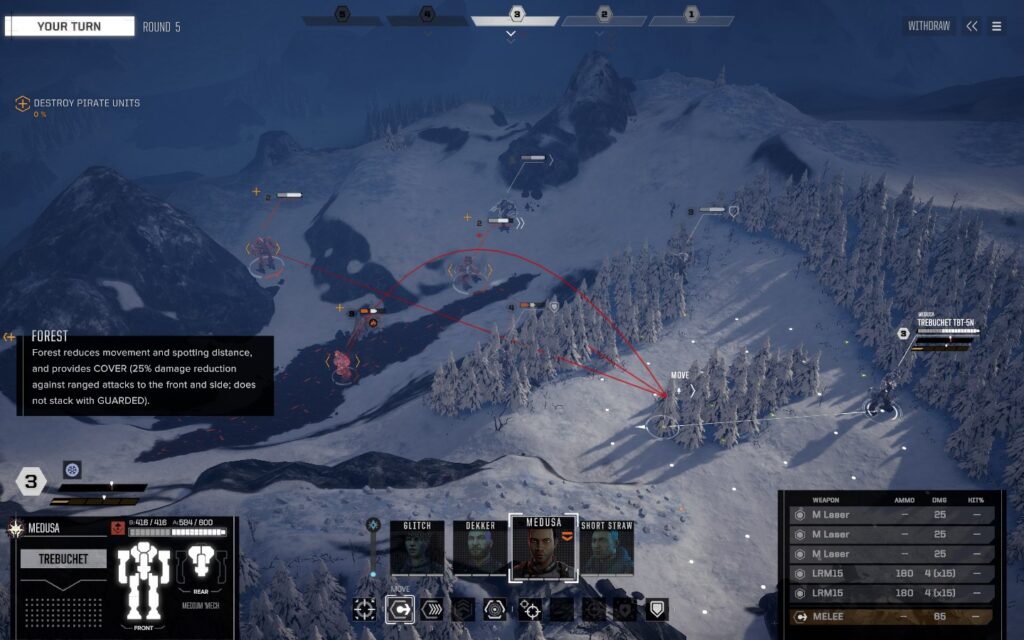This screenshot has height=640, width=1024.
Task: Activate the concentric-circle sensor ability
Action: point(496,609)
